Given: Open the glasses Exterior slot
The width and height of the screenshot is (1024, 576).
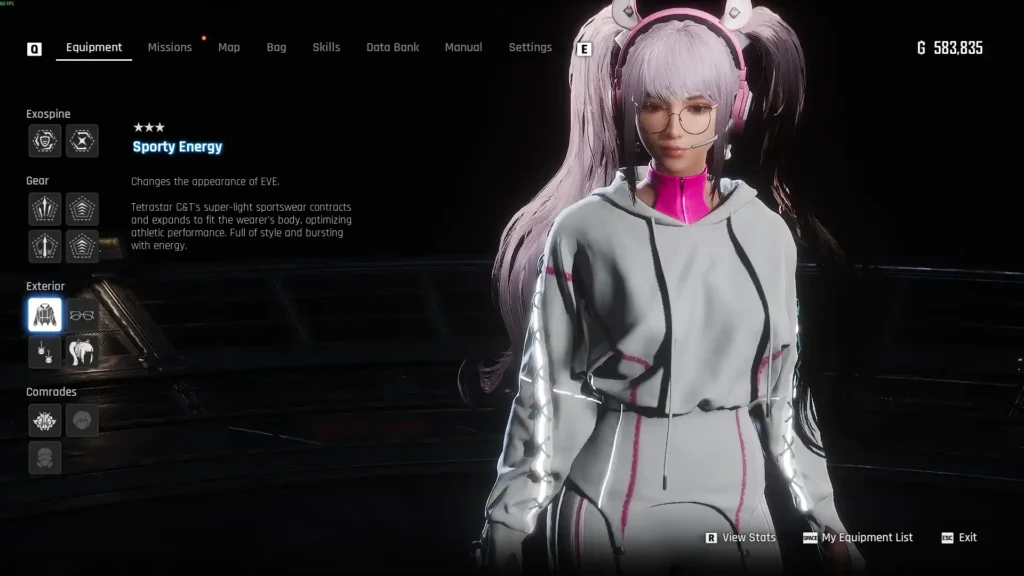Looking at the screenshot, I should coord(82,315).
